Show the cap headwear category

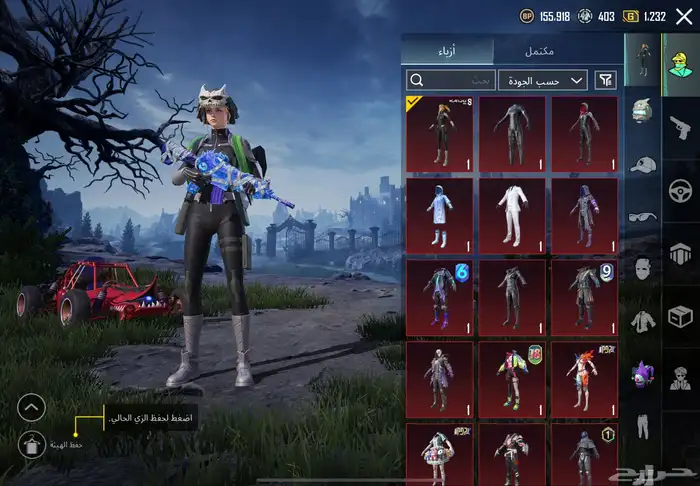tap(643, 163)
